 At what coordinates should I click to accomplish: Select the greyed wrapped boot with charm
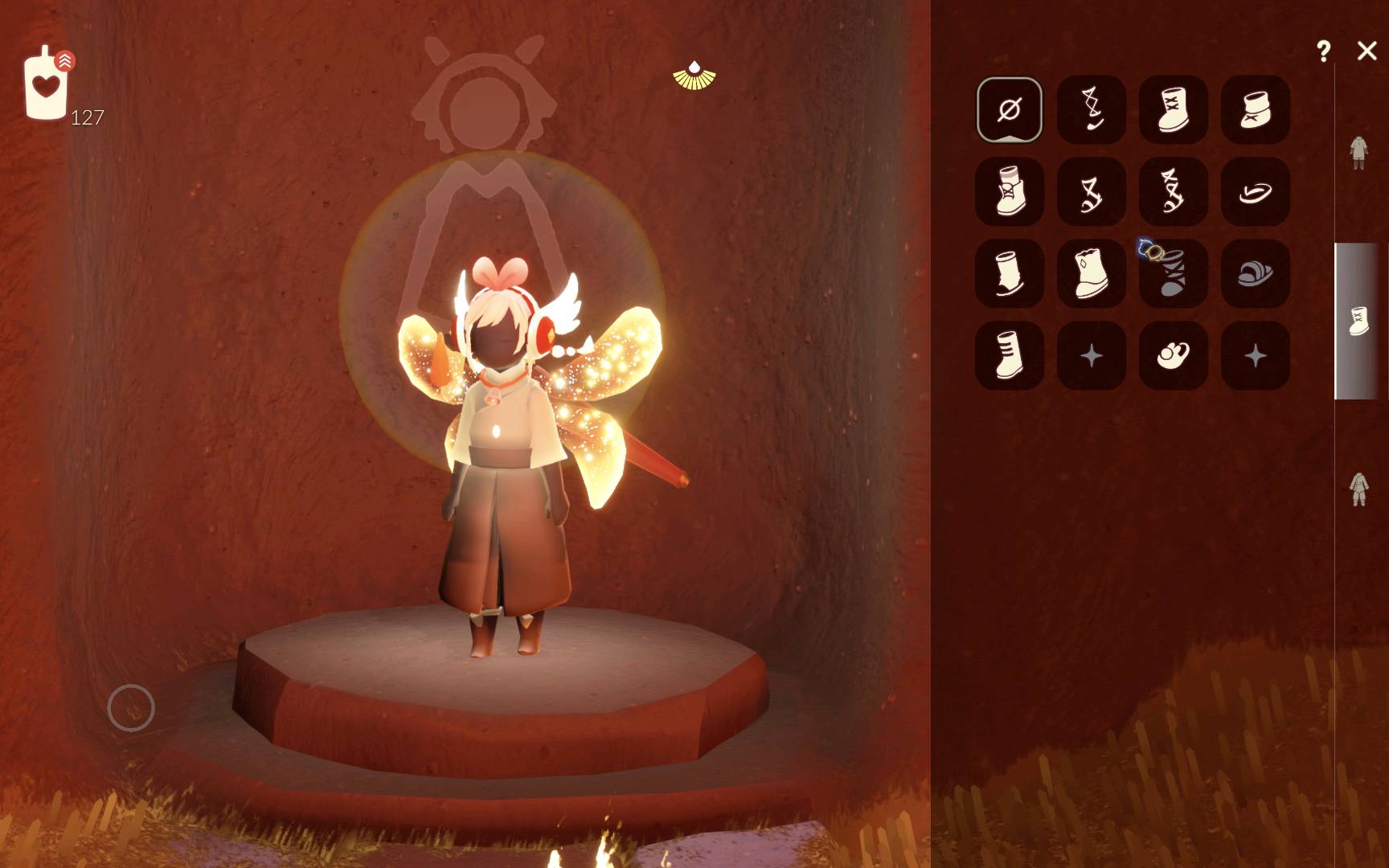(x=1174, y=273)
